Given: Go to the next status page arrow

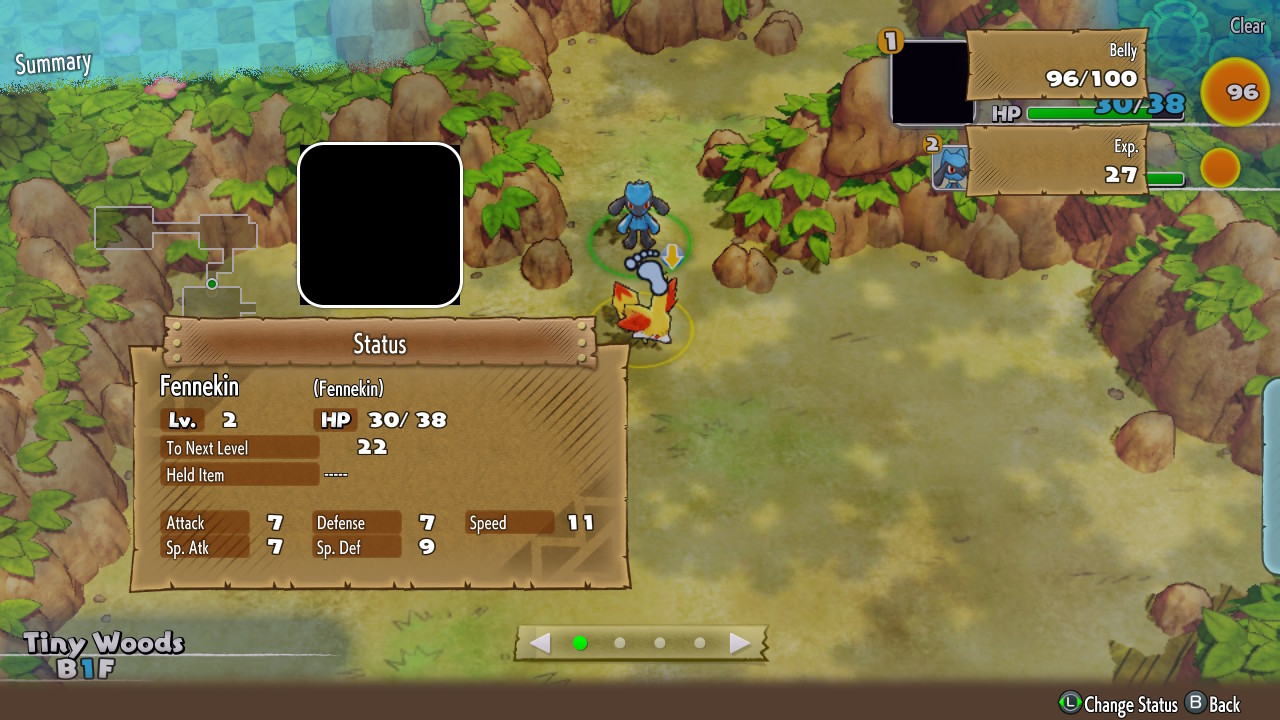Looking at the screenshot, I should [740, 643].
